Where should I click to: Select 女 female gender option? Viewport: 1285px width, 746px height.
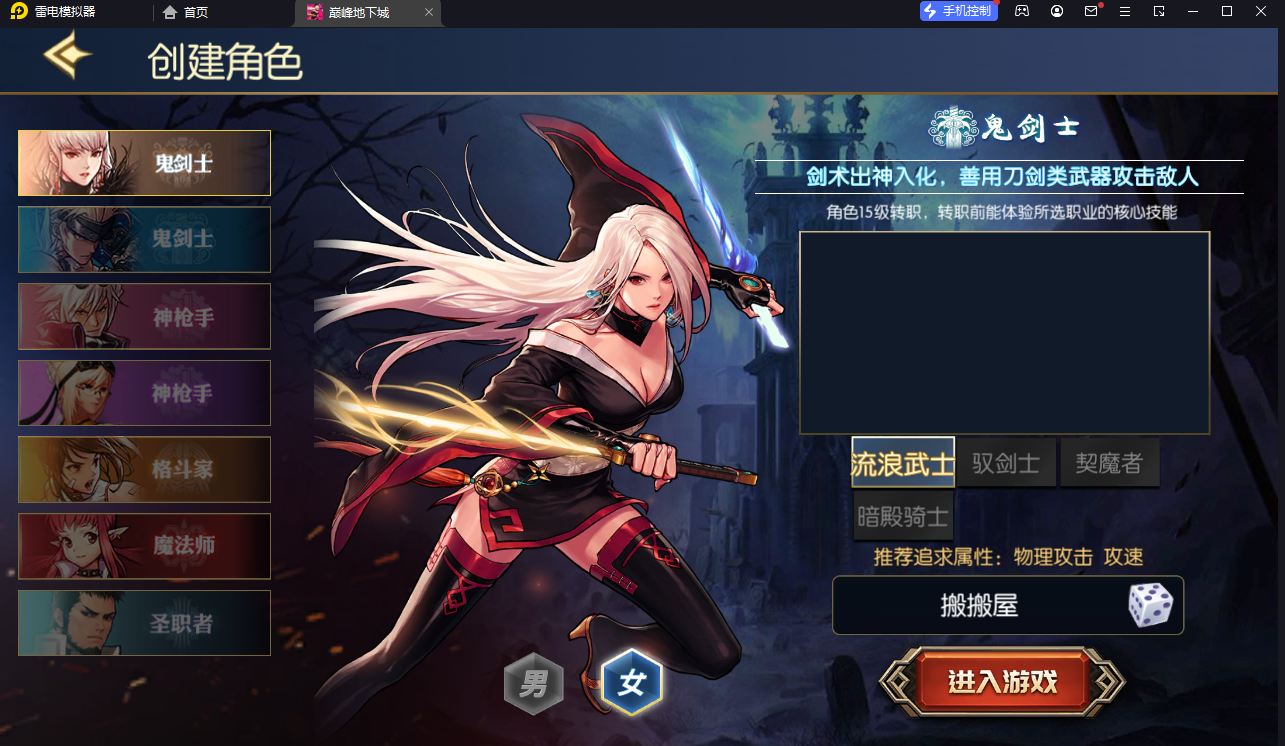tap(634, 681)
